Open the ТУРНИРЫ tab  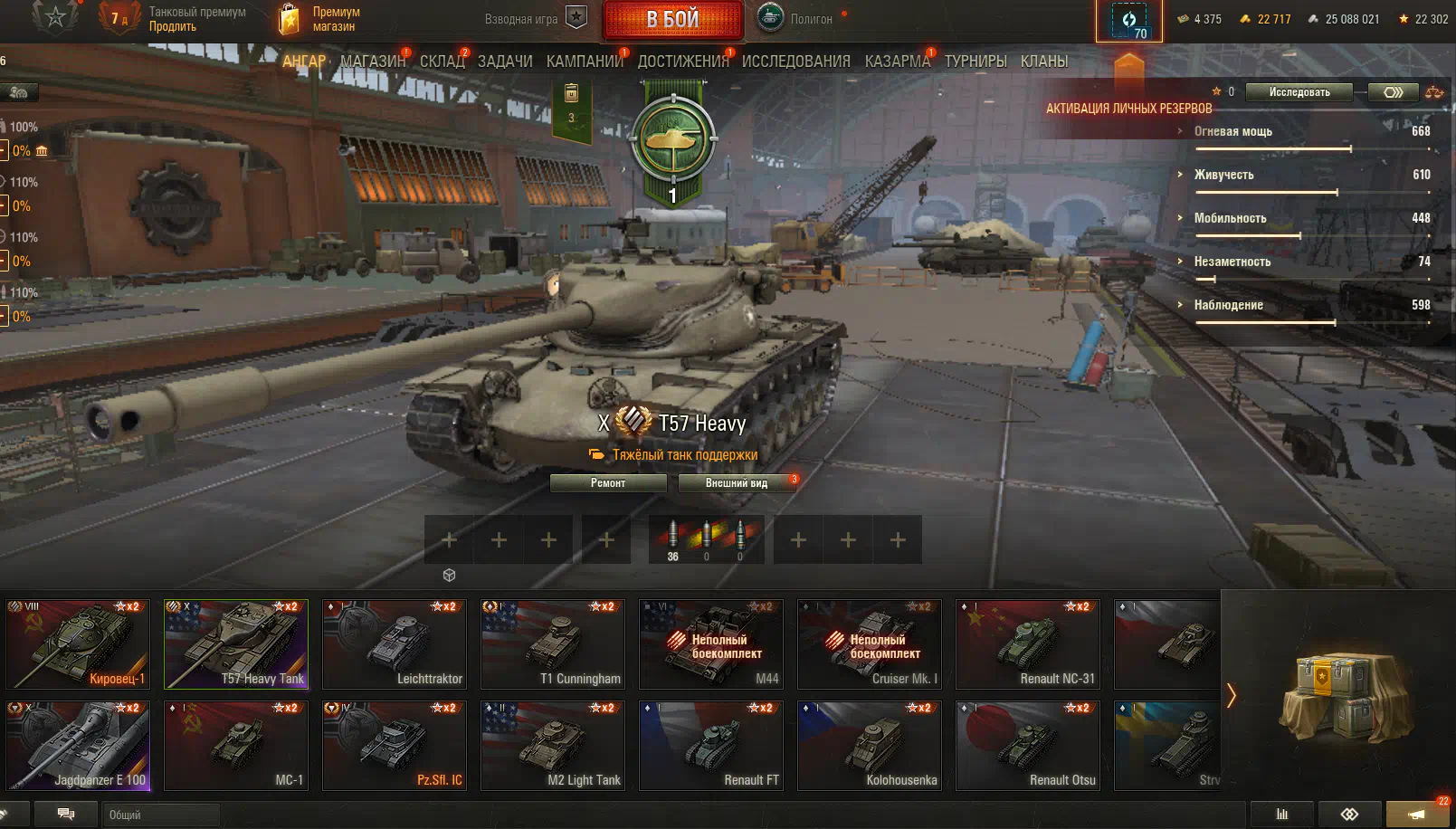[975, 62]
